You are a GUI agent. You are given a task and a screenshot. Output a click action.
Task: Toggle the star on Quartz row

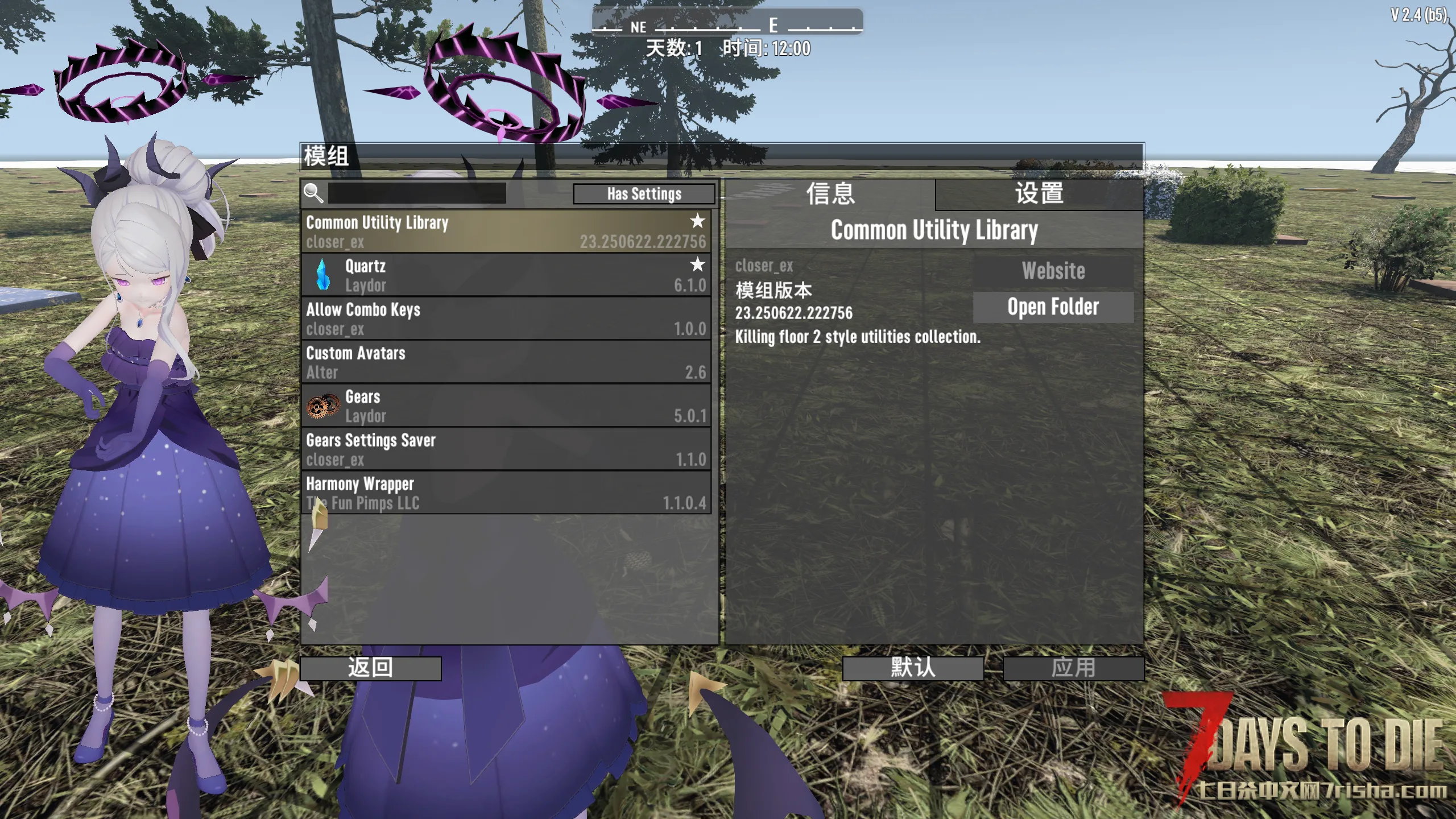[697, 264]
